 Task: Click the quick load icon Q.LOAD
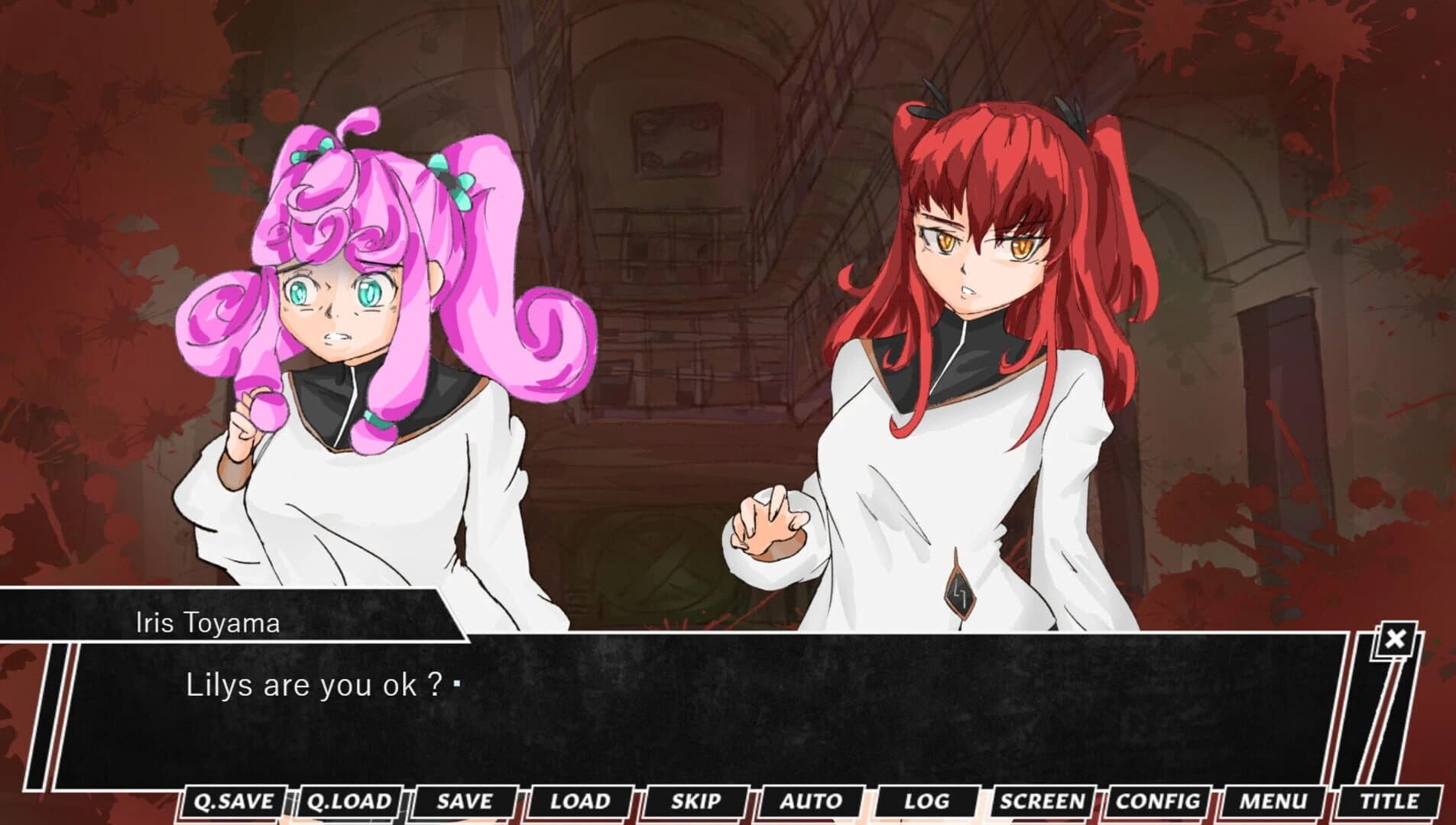click(349, 801)
